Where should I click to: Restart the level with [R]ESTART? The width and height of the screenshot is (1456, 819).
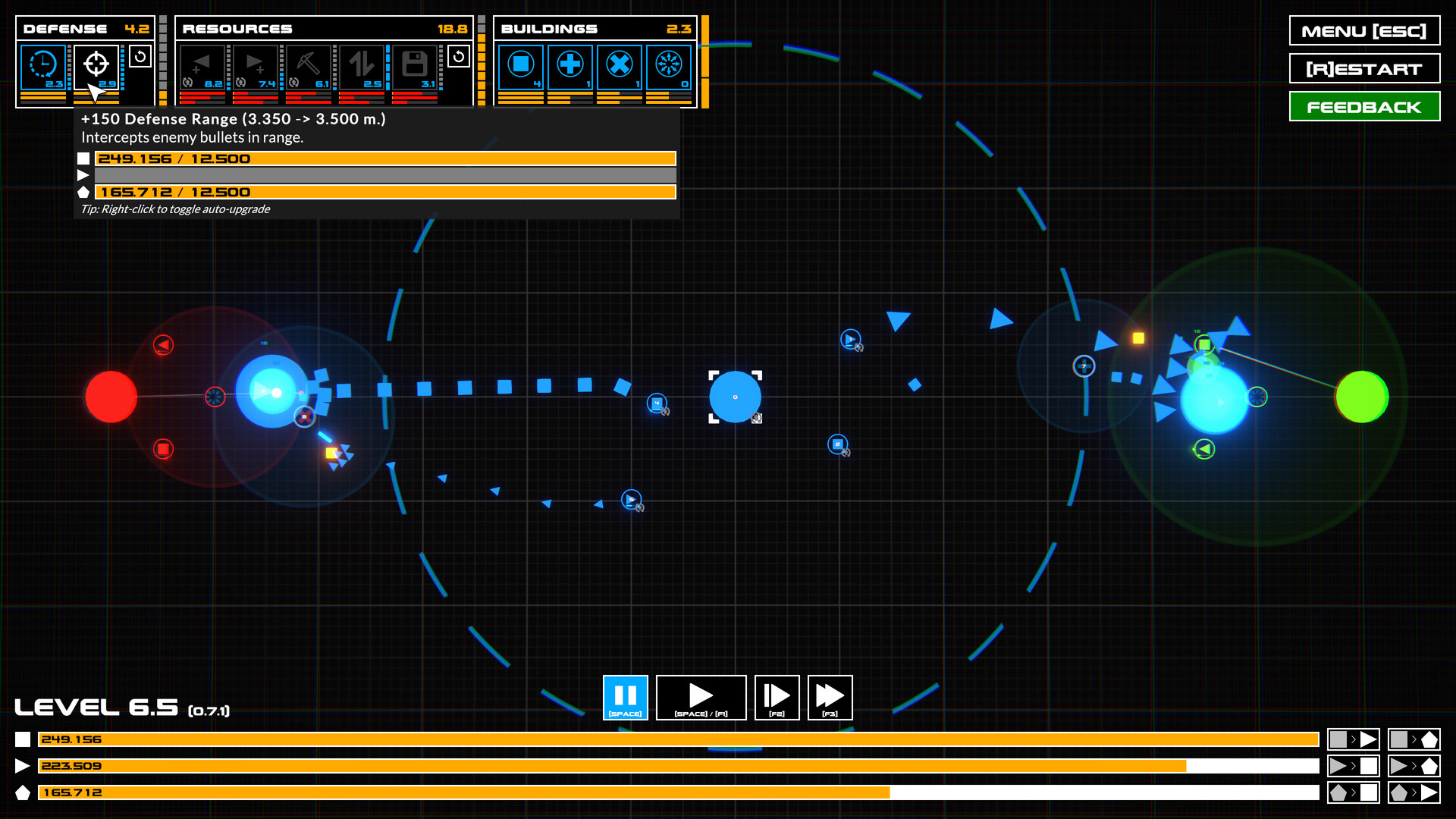(x=1364, y=68)
